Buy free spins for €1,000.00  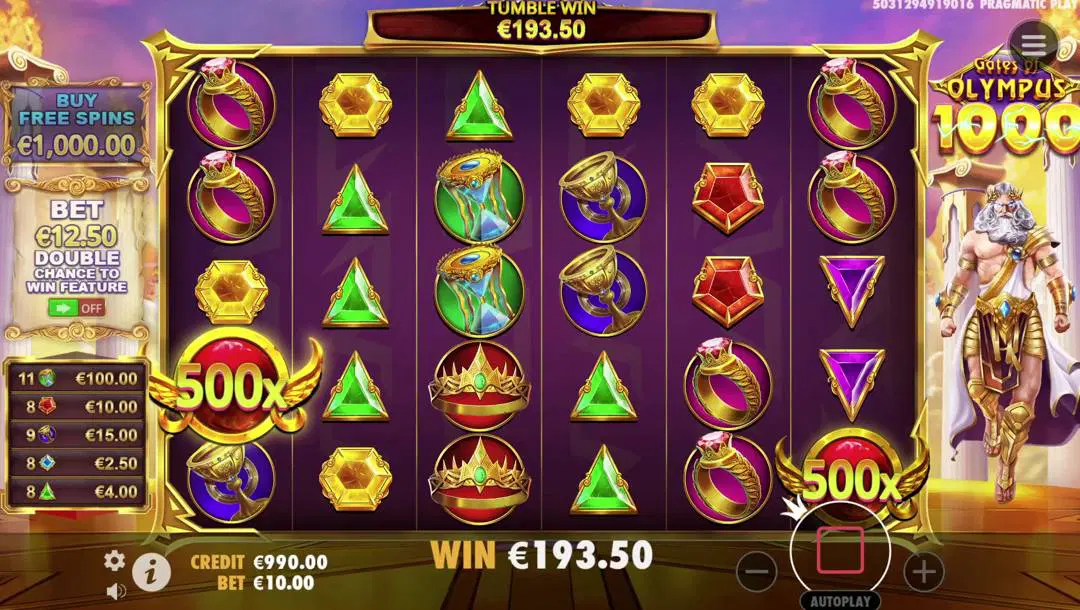click(x=76, y=123)
